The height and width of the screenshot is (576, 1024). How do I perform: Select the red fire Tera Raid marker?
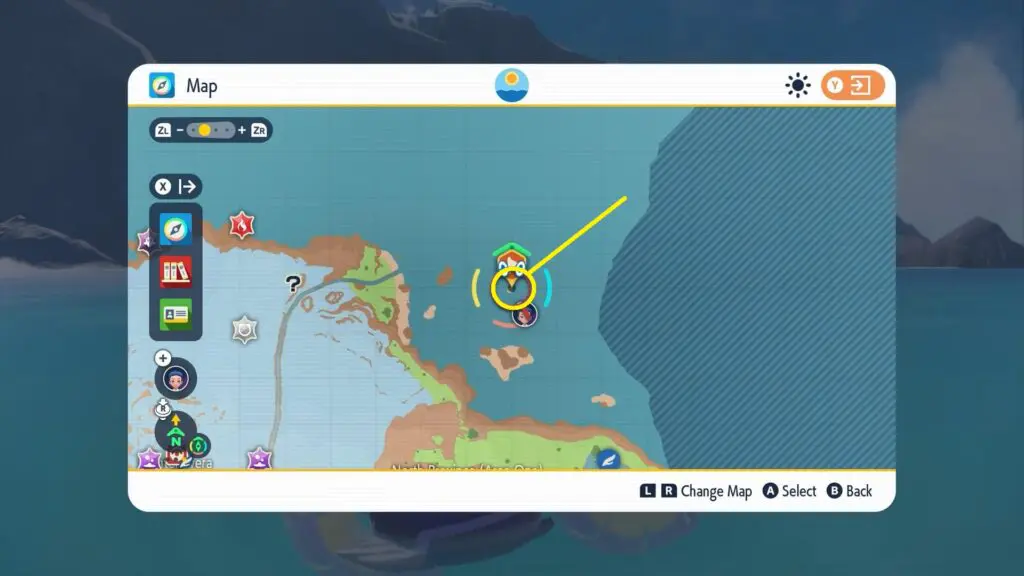241,226
